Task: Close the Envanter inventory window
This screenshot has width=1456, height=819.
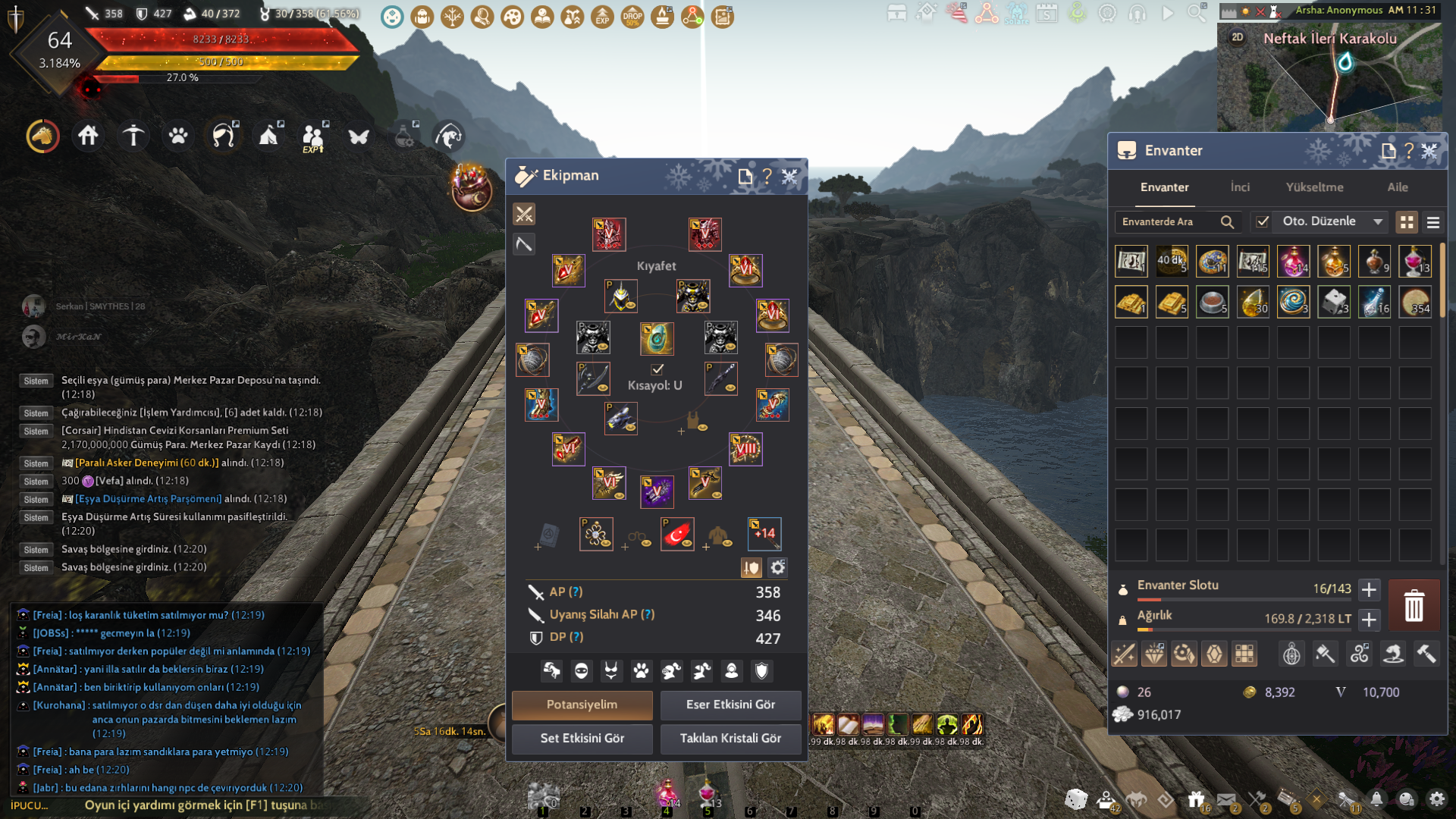Action: [x=1429, y=151]
